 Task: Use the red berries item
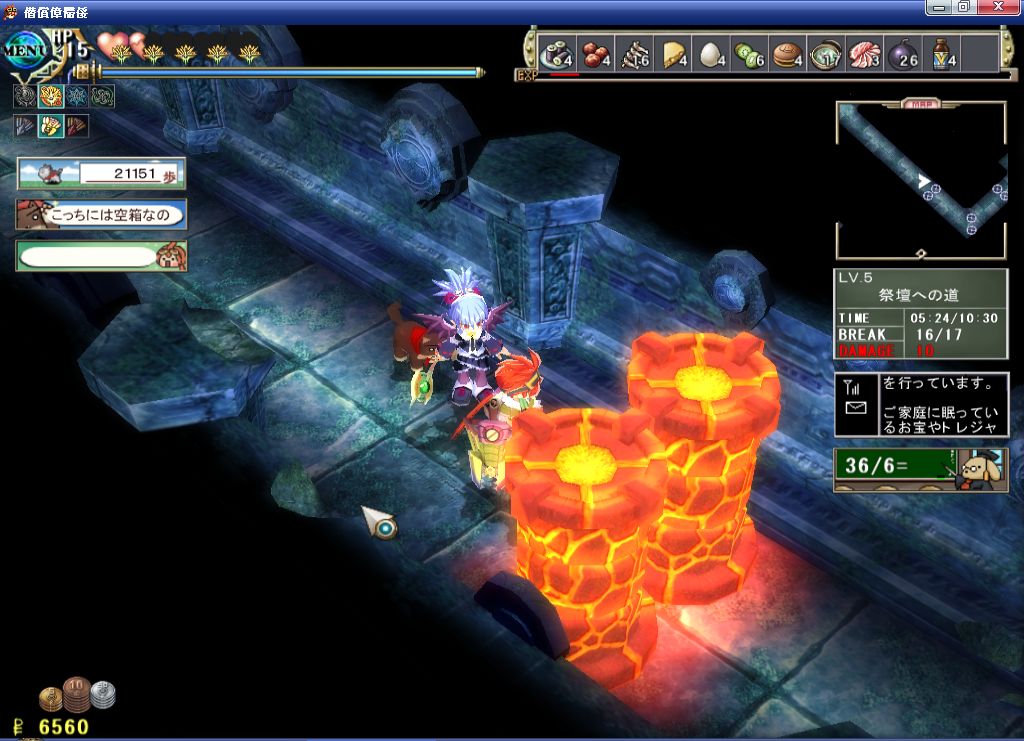(x=595, y=54)
